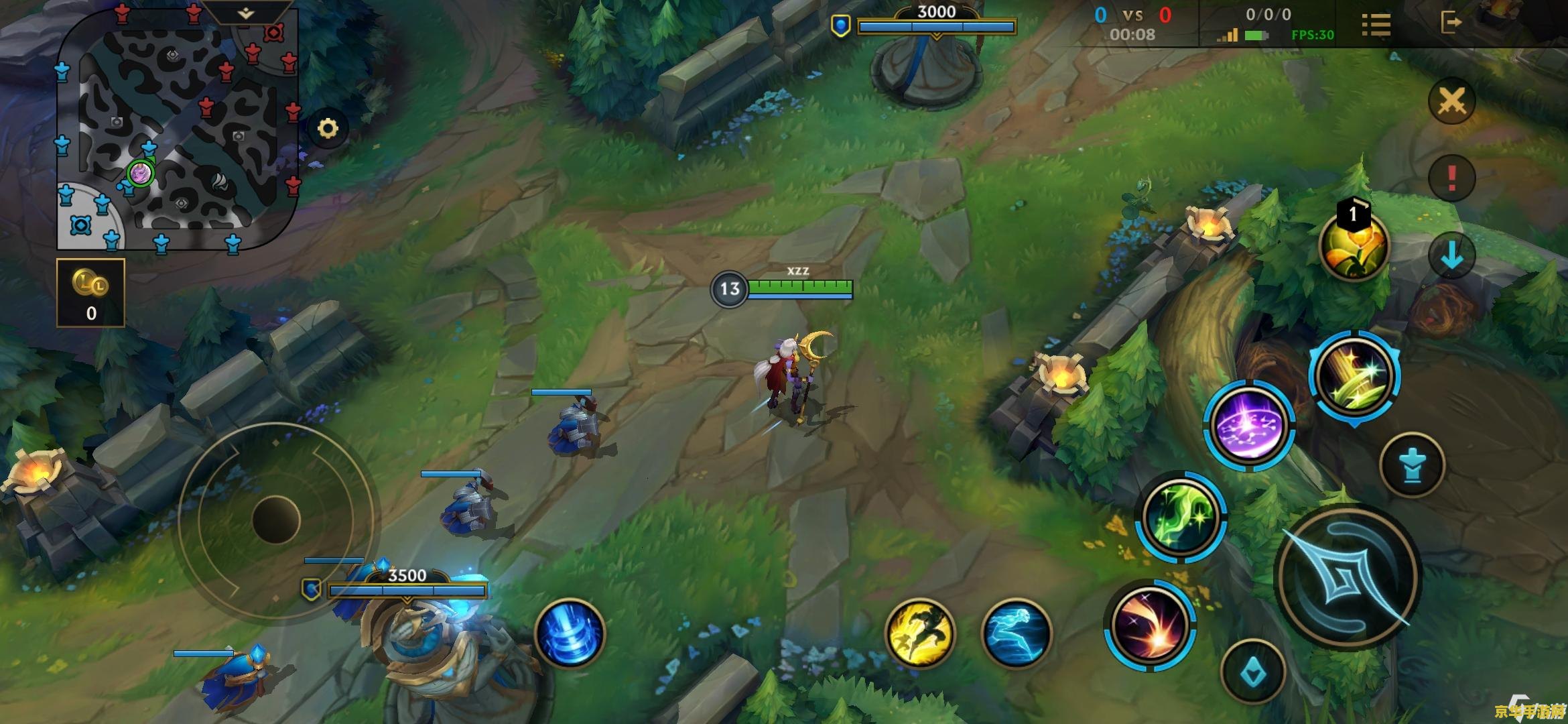Screen dimensions: 1568x724
Task: Open the gear settings next to minimap
Action: (x=328, y=128)
